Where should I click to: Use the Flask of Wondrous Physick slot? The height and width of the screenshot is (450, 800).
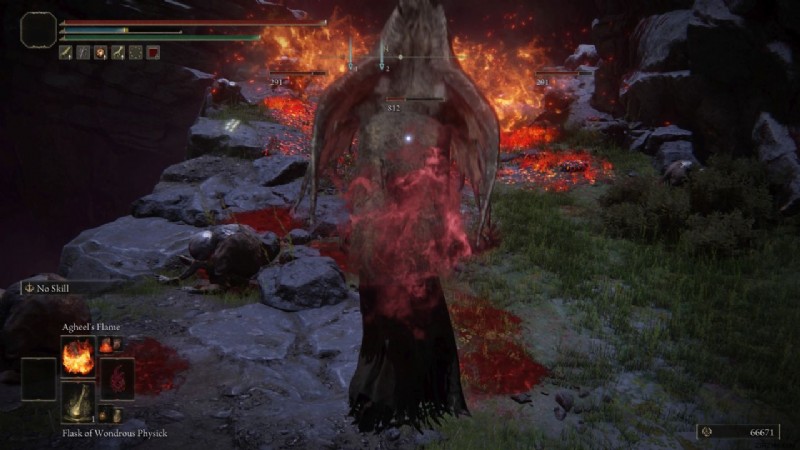[78, 402]
